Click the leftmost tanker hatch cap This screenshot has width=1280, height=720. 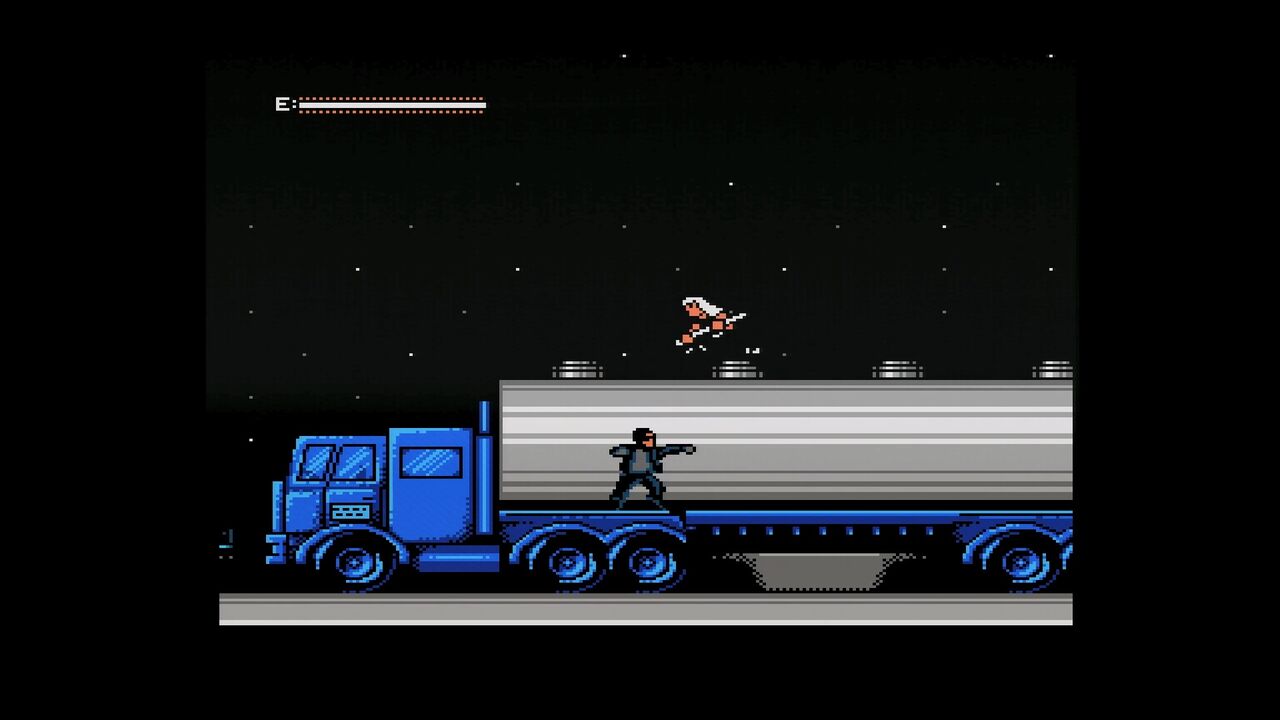pyautogui.click(x=580, y=368)
